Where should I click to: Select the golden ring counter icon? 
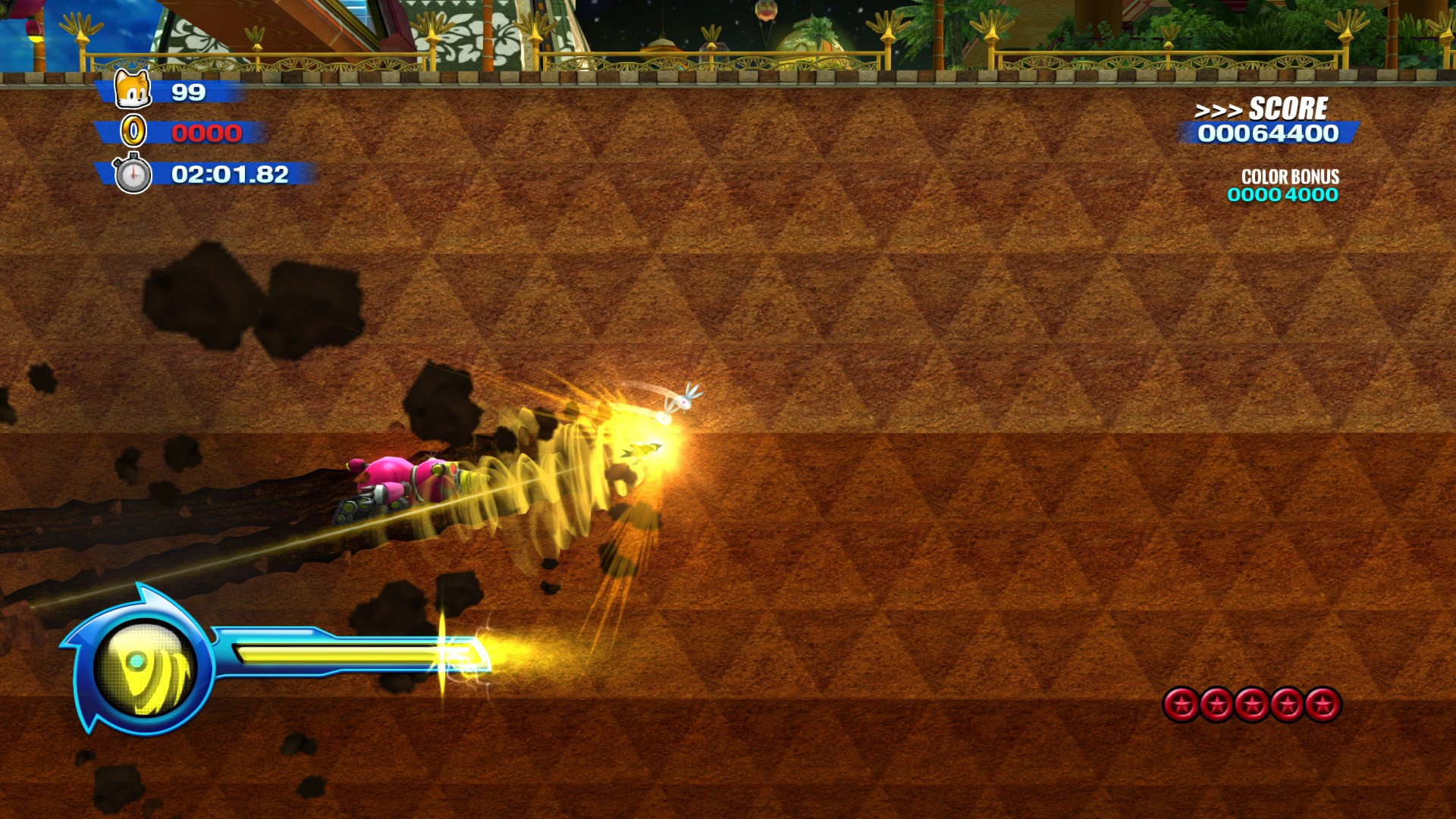(133, 133)
